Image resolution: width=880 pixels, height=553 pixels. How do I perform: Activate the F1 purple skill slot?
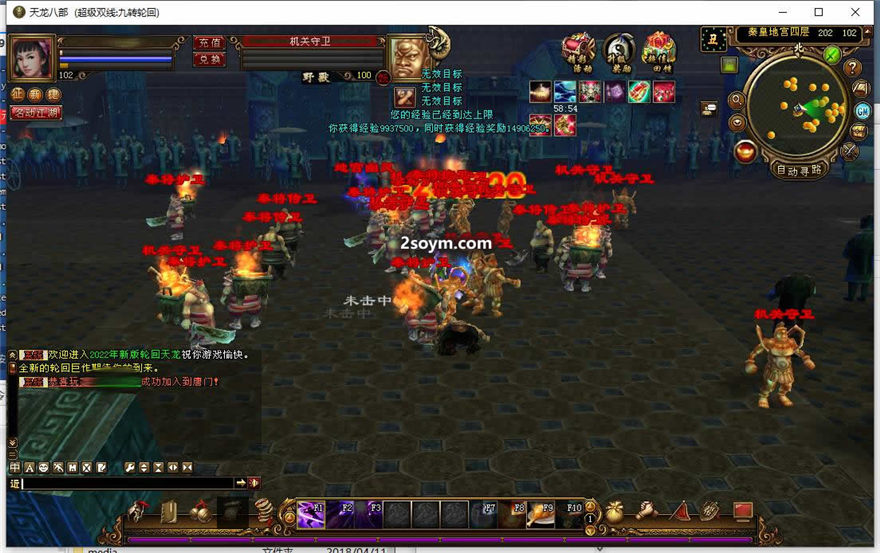(310, 514)
